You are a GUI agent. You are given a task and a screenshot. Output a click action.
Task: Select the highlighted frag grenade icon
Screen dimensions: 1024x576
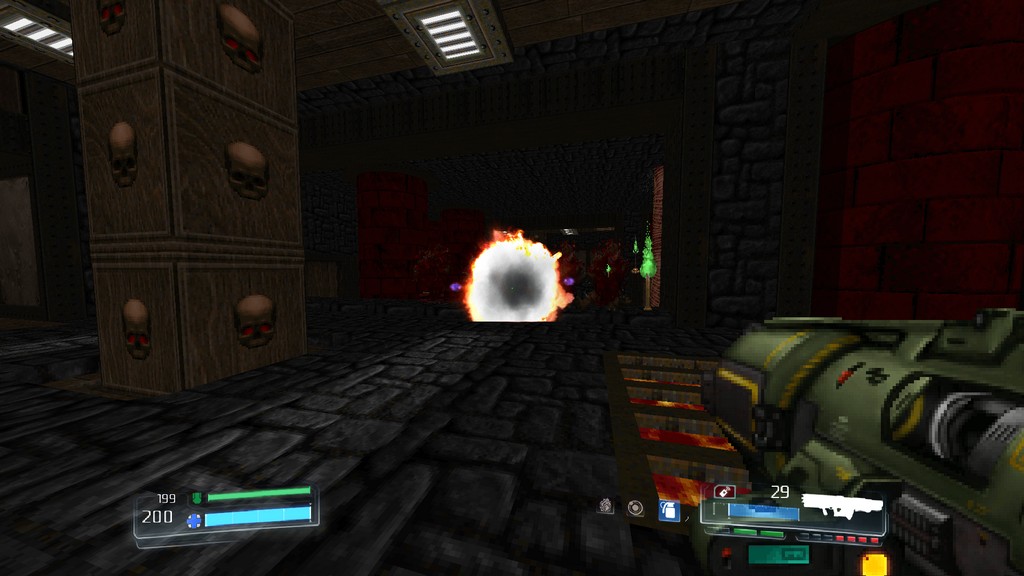669,510
